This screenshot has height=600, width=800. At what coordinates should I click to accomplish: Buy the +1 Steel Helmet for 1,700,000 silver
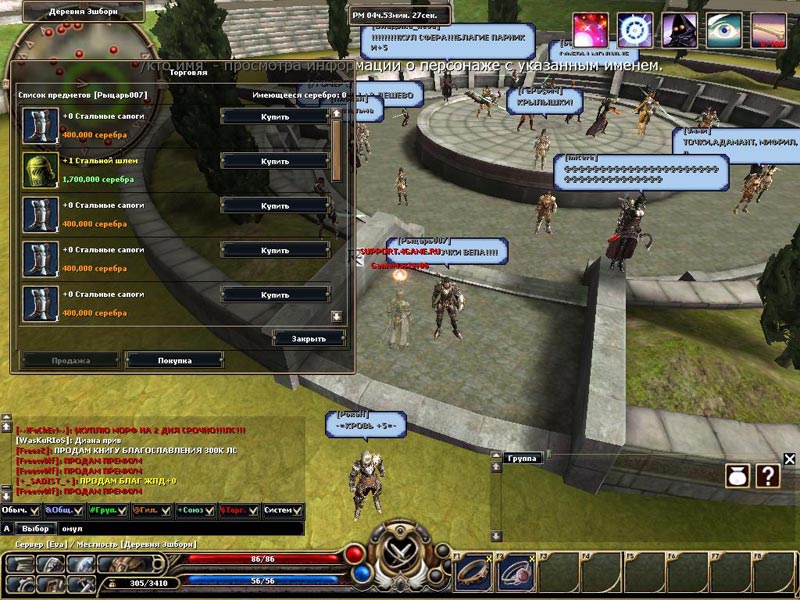[x=275, y=161]
